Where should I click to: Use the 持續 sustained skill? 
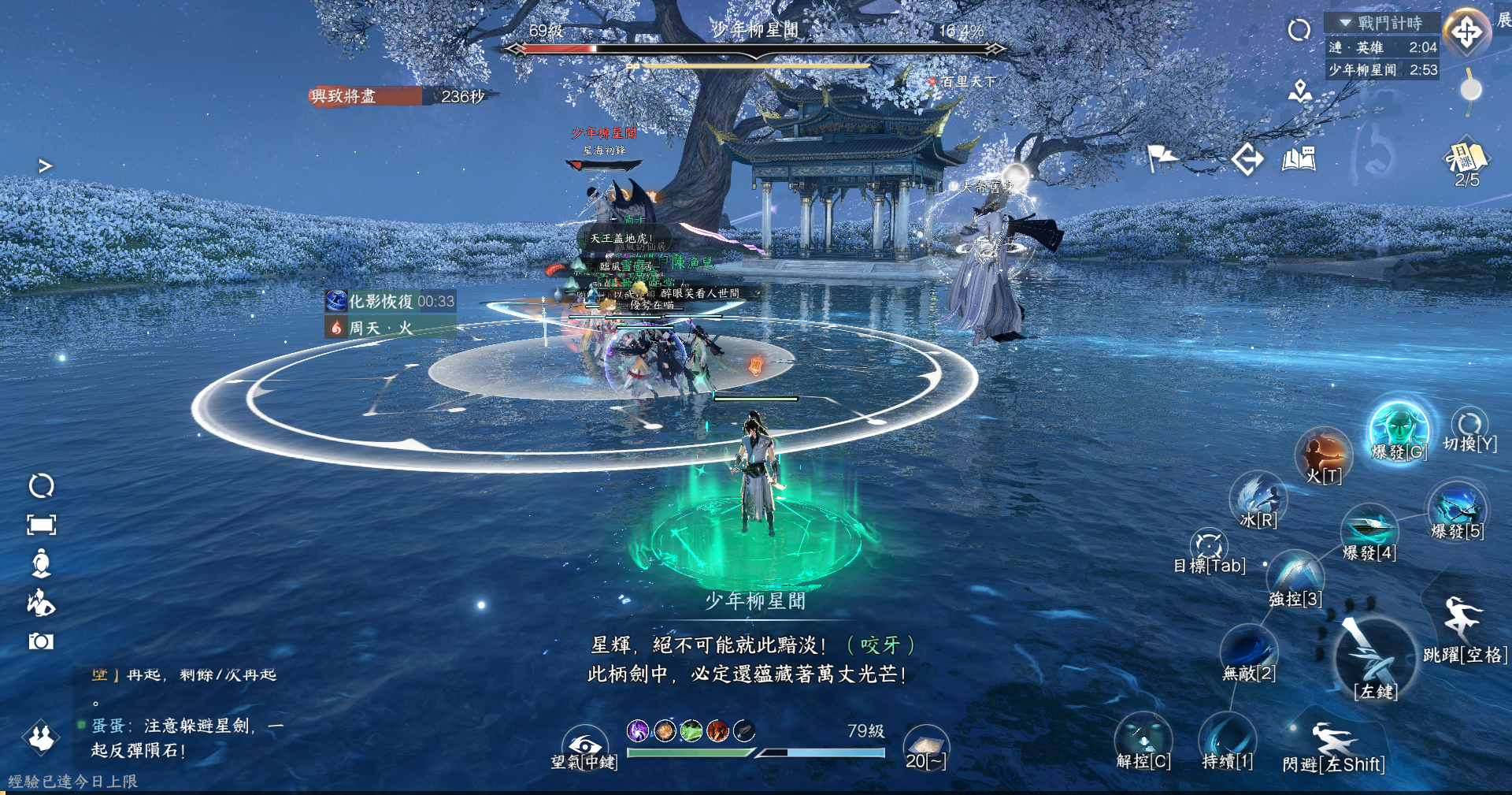[1227, 739]
